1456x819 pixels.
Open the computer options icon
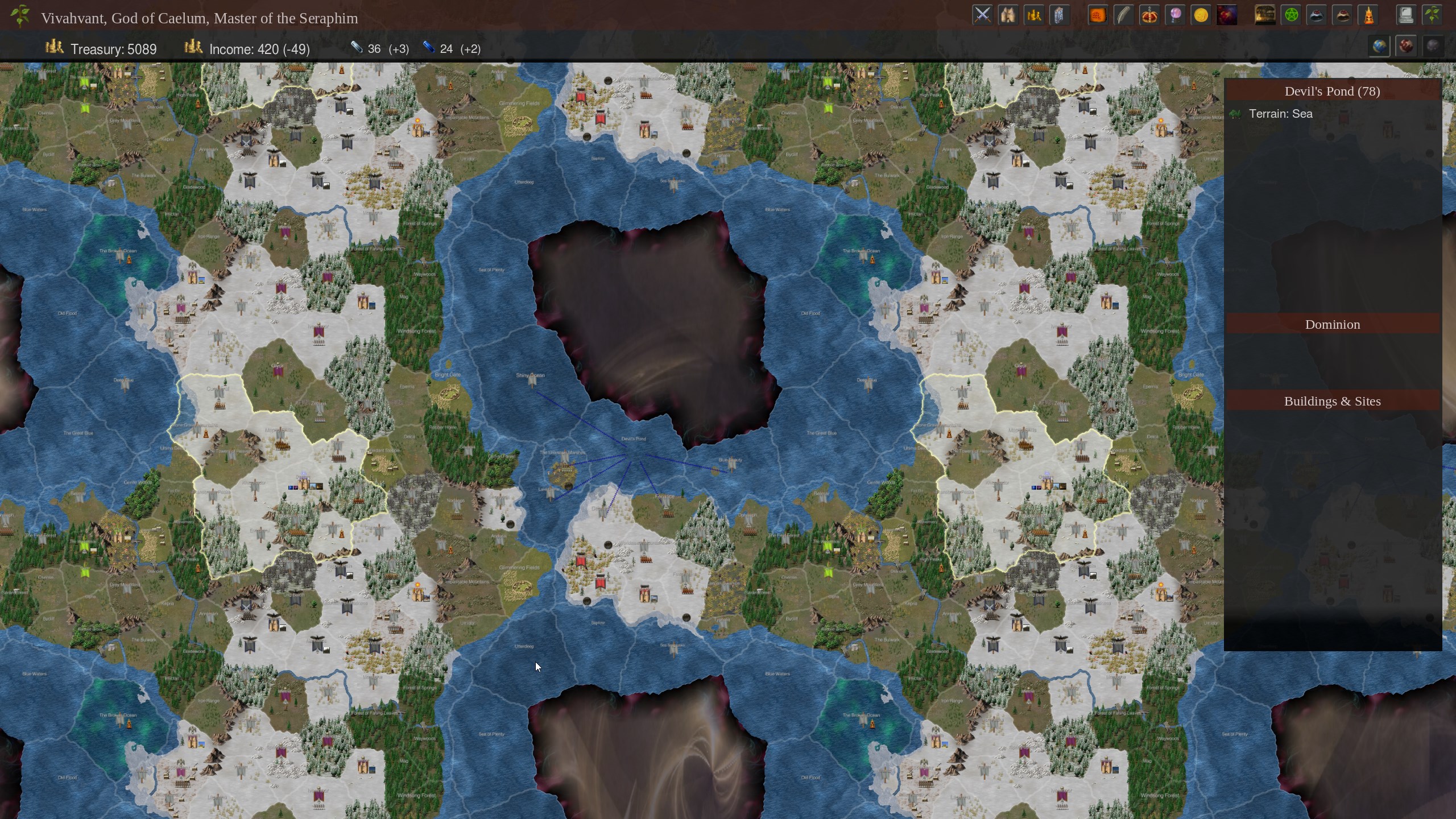coord(1406,15)
